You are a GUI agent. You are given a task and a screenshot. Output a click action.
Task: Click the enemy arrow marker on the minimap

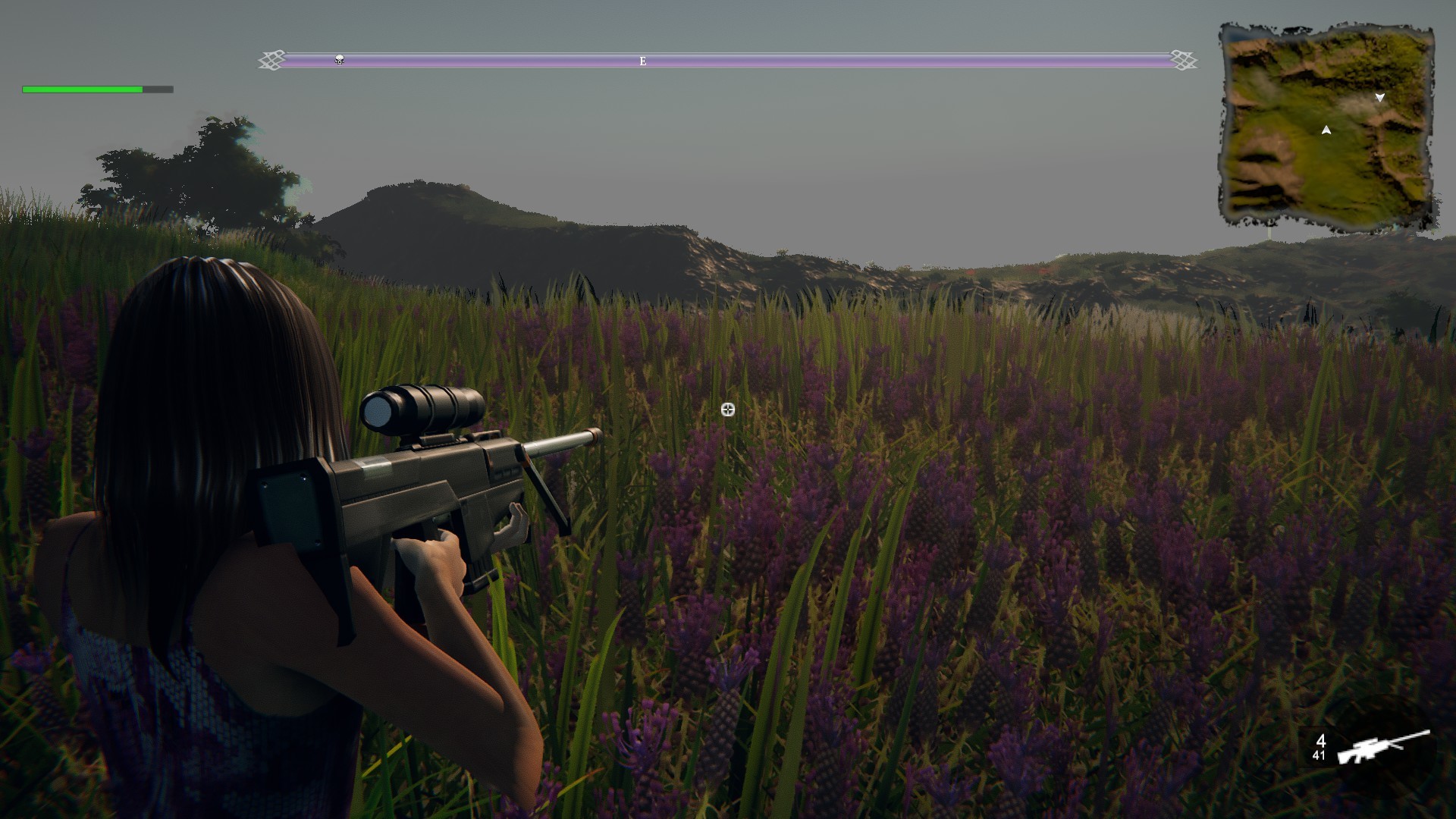(x=1380, y=97)
